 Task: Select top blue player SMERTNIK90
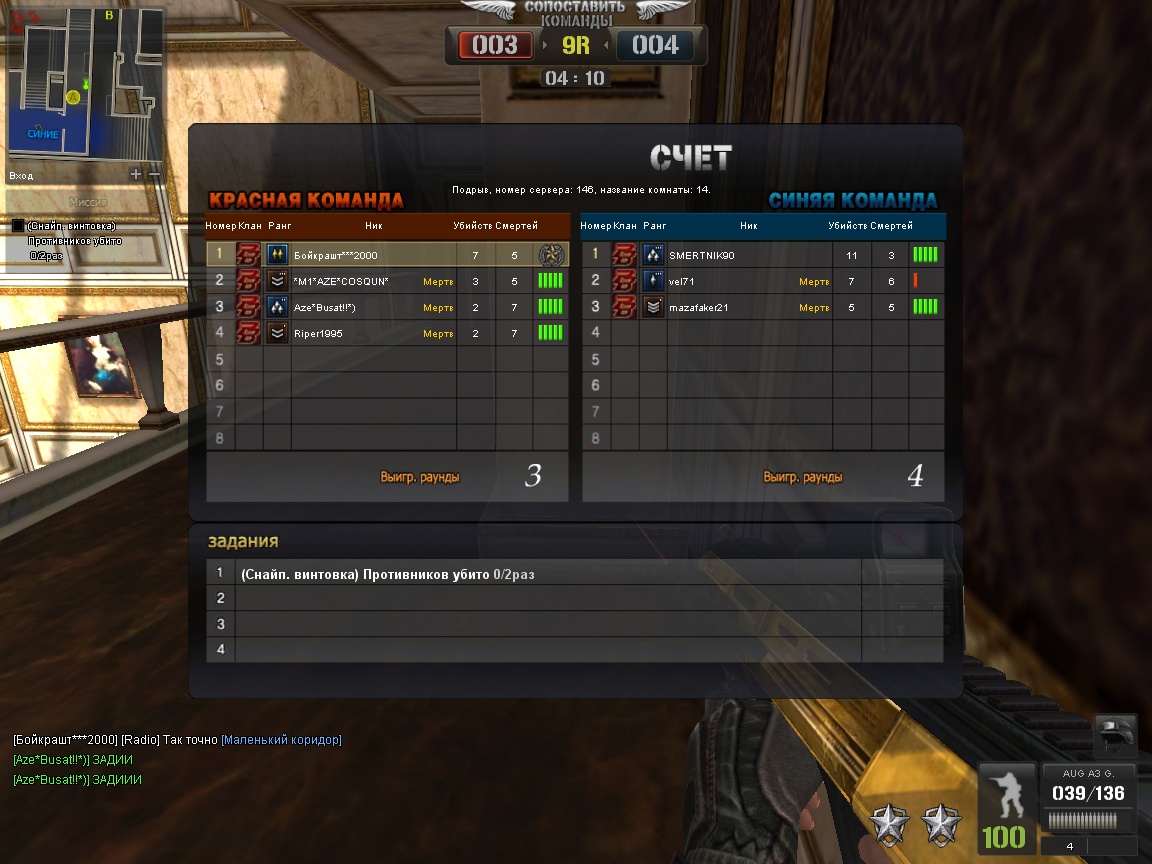click(x=762, y=255)
